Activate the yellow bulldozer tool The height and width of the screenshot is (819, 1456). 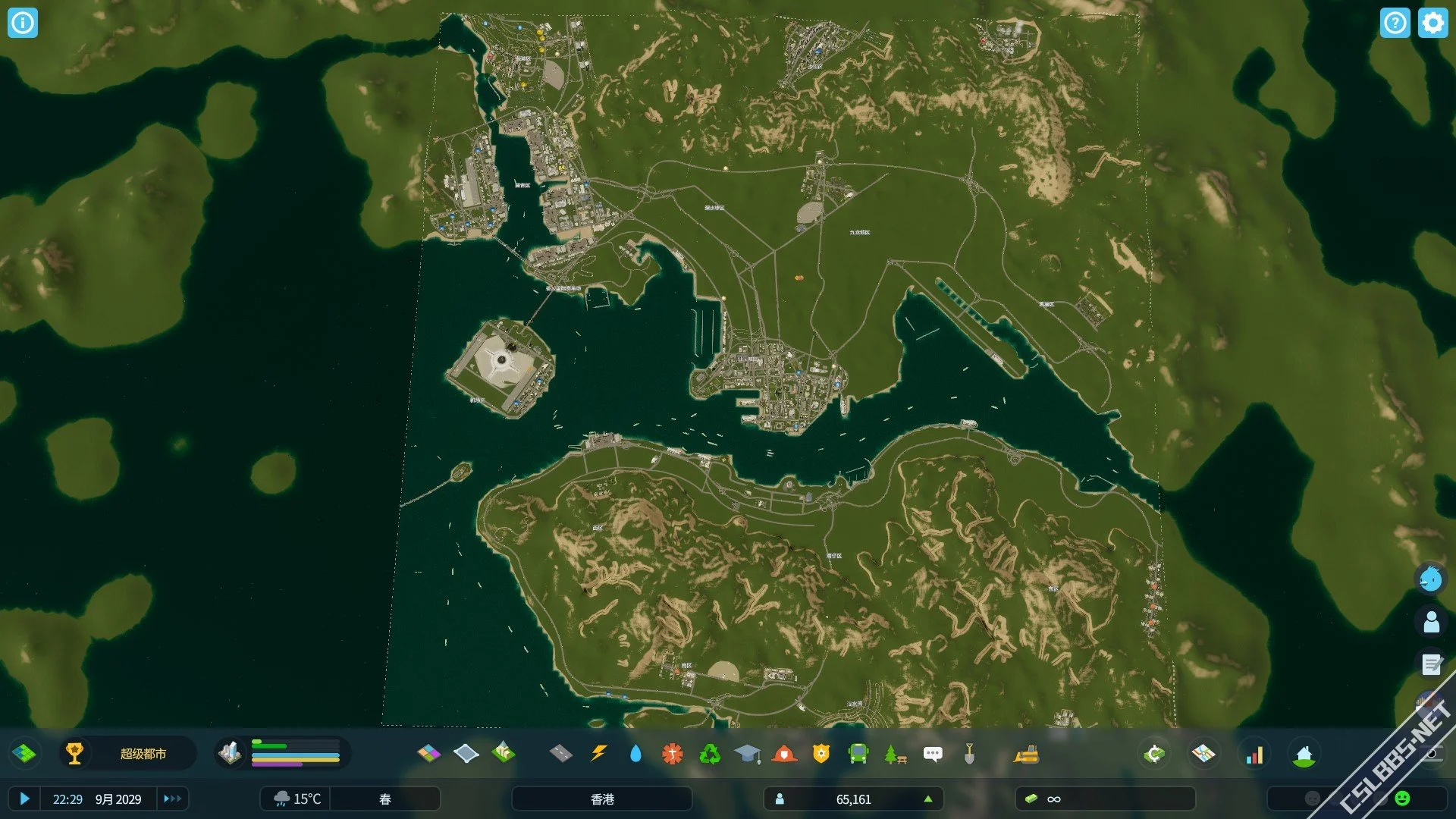click(1026, 754)
